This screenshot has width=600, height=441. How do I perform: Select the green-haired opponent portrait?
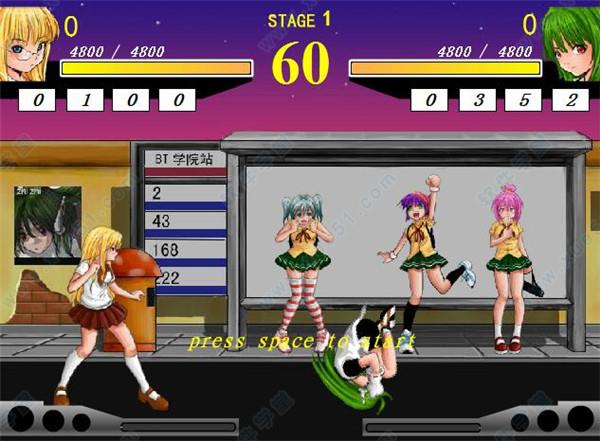[x=570, y=44]
